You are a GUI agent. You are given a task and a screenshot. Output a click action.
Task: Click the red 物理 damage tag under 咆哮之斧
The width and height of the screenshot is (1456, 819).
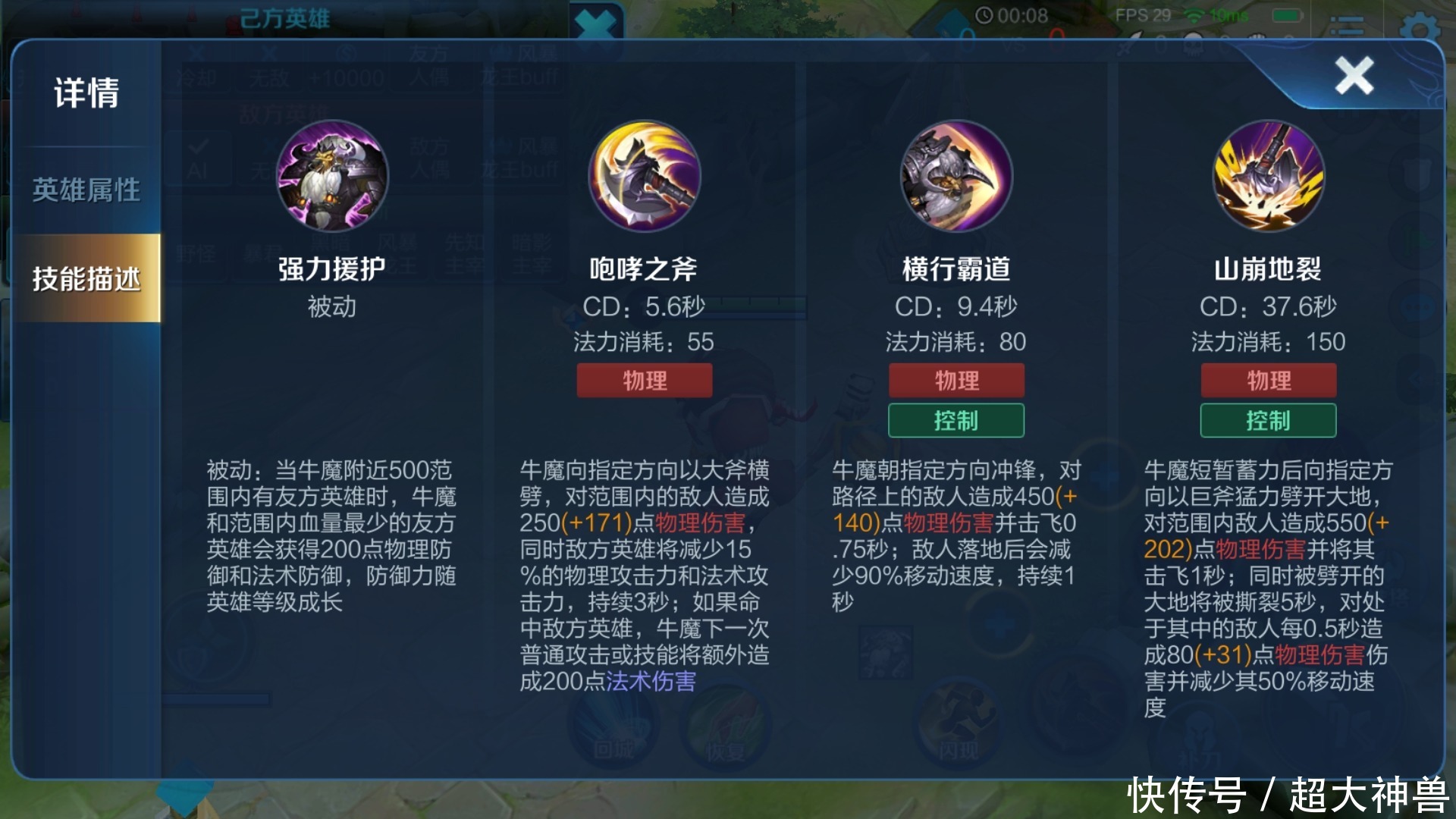(x=644, y=380)
